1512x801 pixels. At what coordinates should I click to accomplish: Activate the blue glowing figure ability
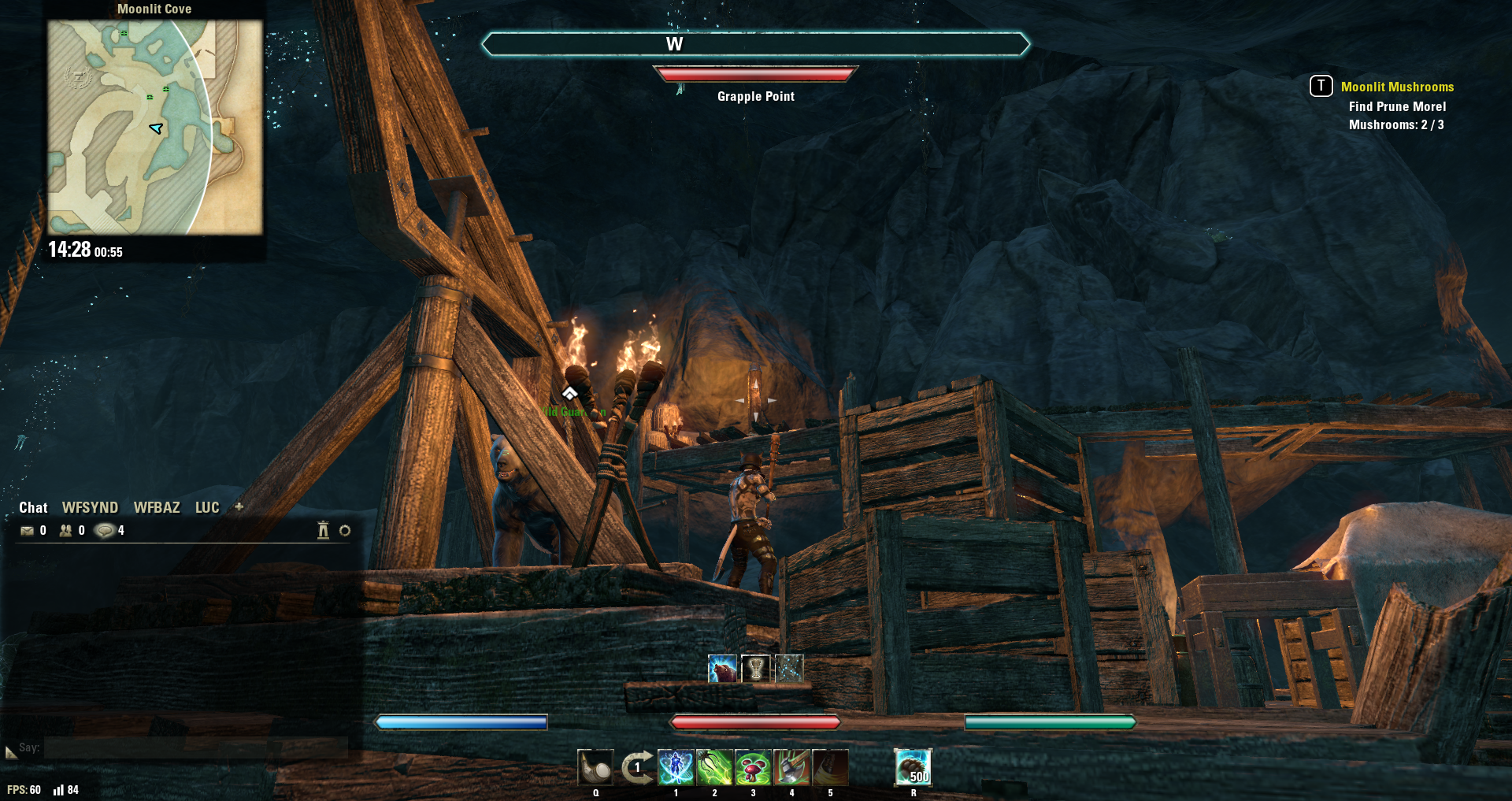pyautogui.click(x=676, y=768)
